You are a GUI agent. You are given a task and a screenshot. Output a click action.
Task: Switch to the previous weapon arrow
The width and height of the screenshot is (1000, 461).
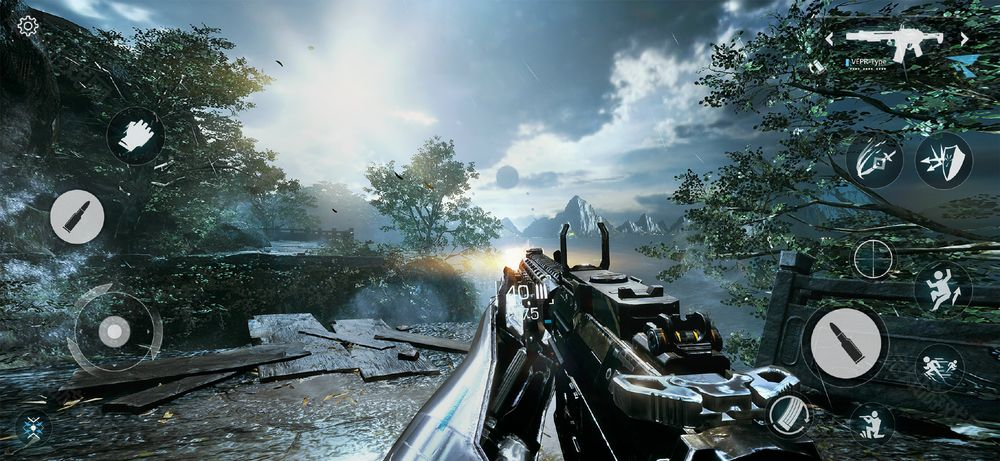829,39
